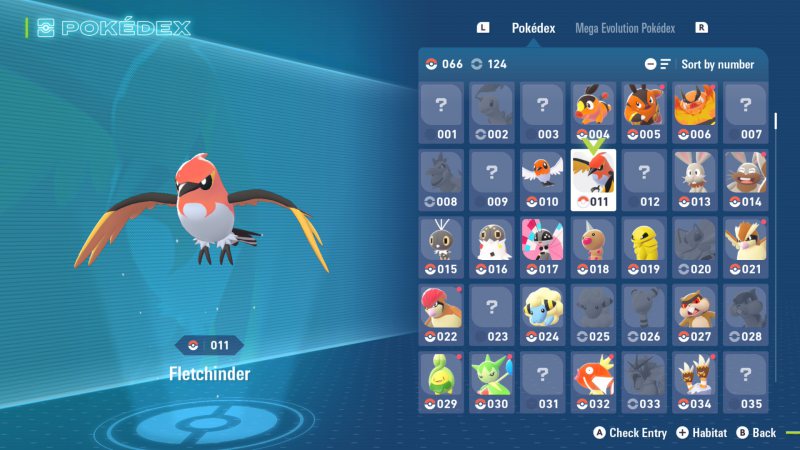Image resolution: width=800 pixels, height=450 pixels.
Task: Switch to the Mega Evolution Pokédex tab
Action: pyautogui.click(x=625, y=28)
